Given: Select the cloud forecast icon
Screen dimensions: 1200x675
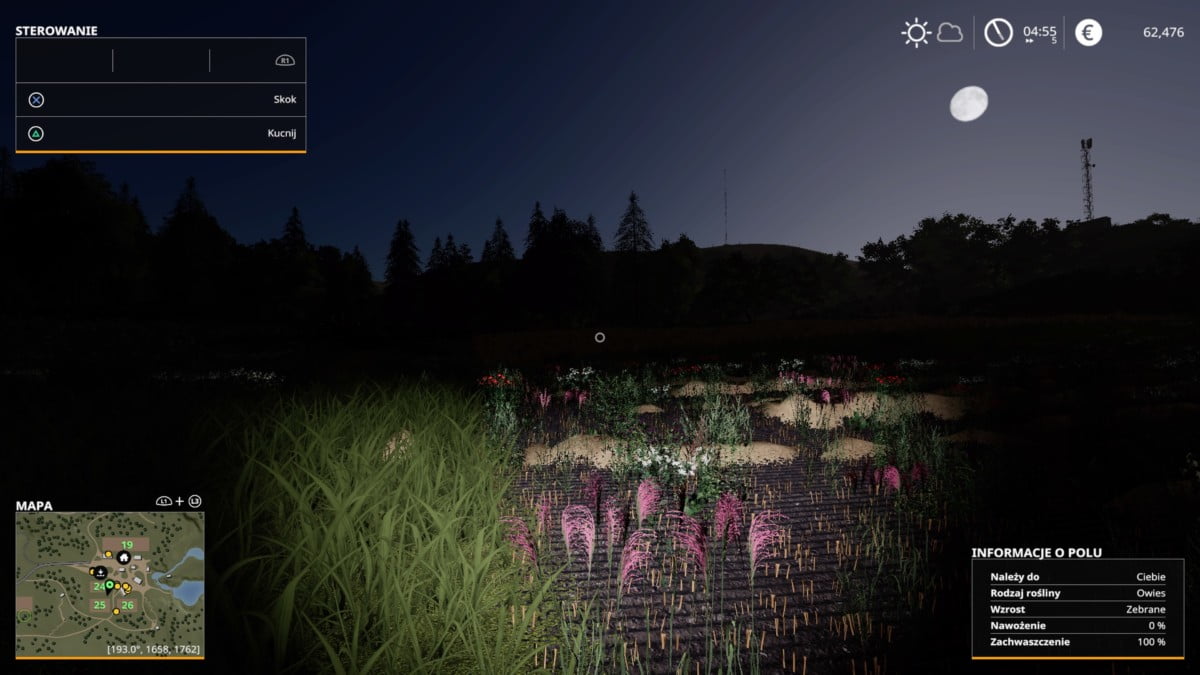Looking at the screenshot, I should [x=949, y=33].
